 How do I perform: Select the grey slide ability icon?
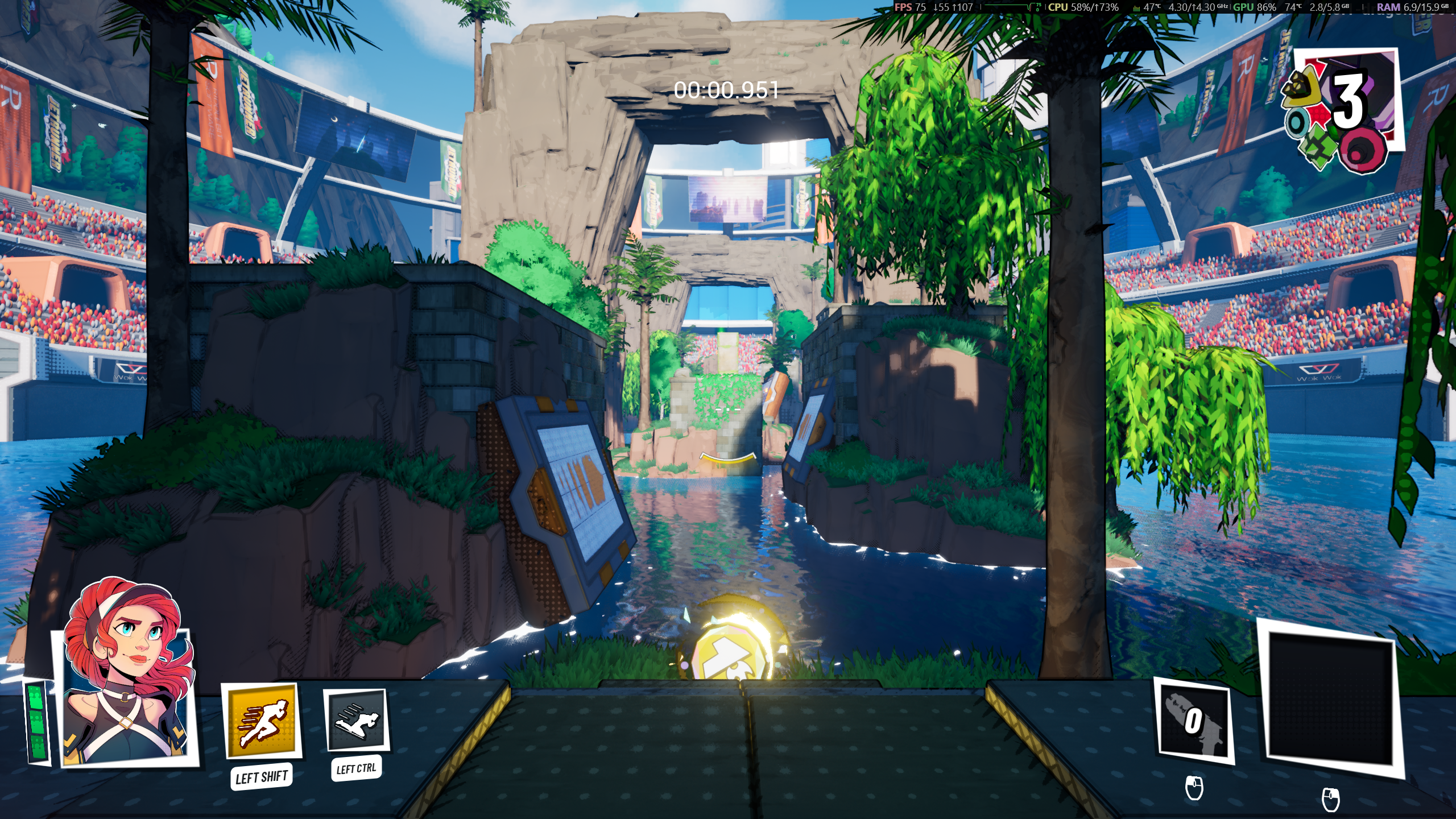[357, 721]
